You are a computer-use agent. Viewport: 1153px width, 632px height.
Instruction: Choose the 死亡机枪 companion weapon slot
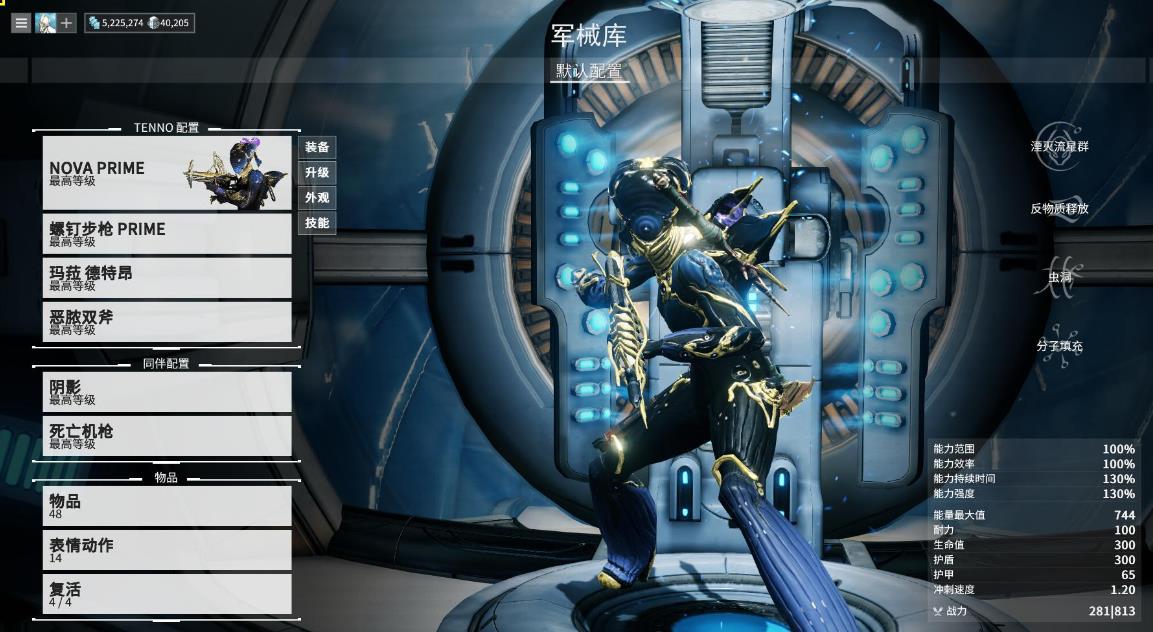[166, 435]
